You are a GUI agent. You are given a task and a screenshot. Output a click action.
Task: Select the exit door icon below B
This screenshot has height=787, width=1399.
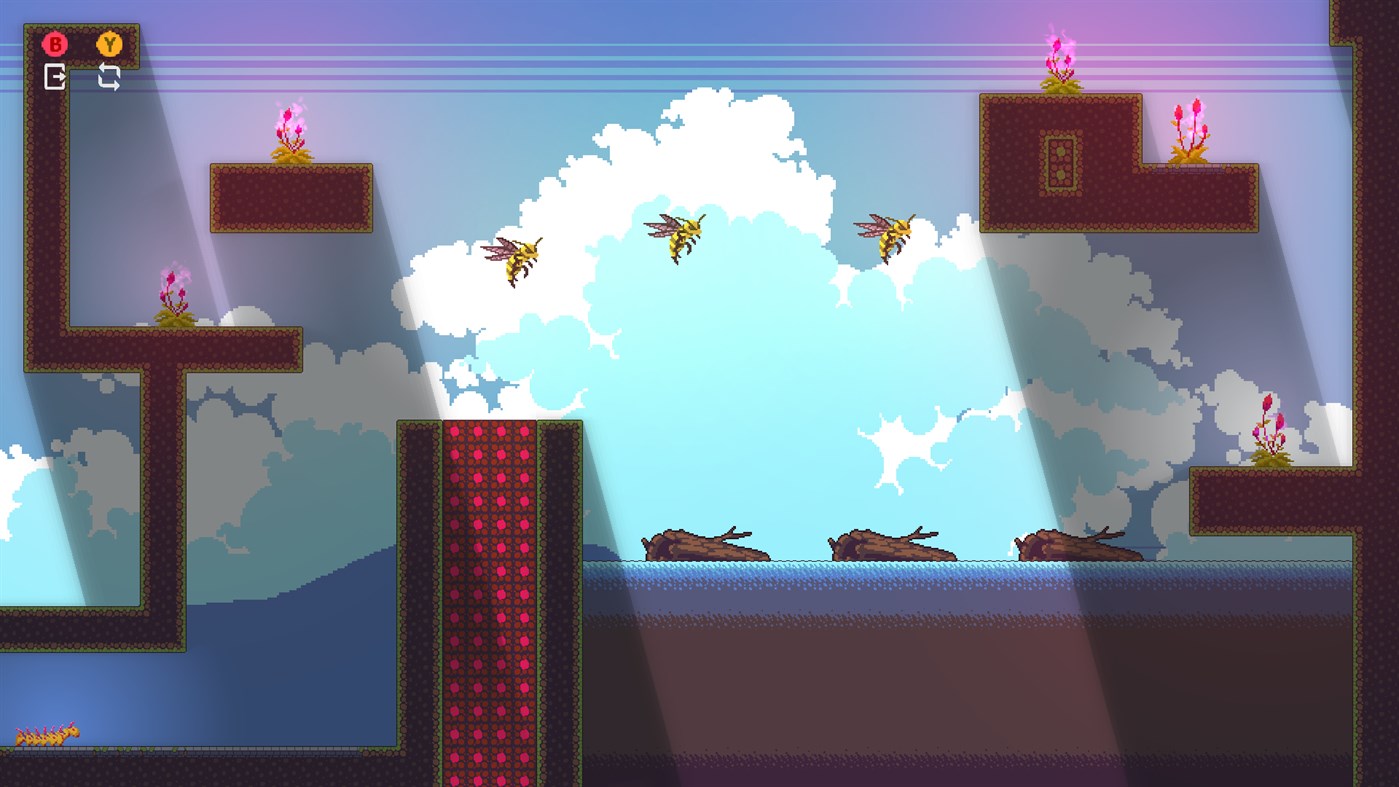tap(57, 76)
